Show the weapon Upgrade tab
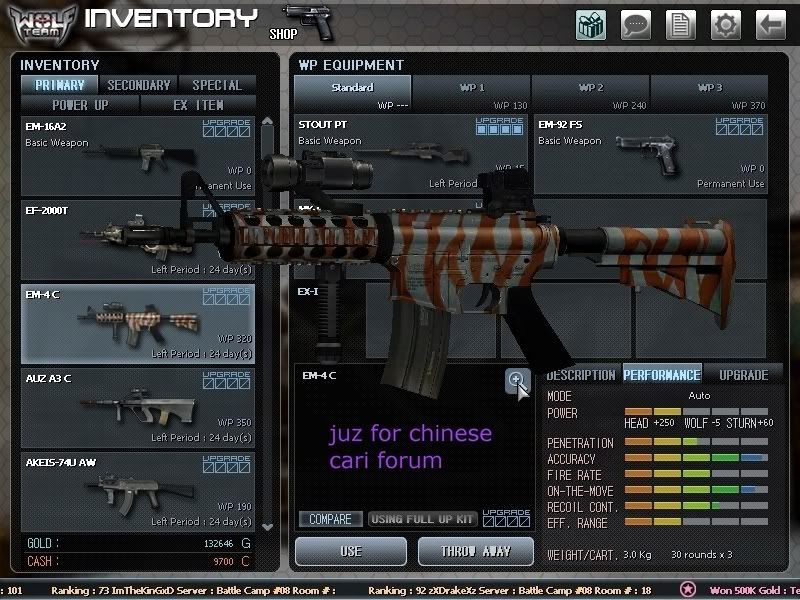This screenshot has height=600, width=800. tap(744, 375)
